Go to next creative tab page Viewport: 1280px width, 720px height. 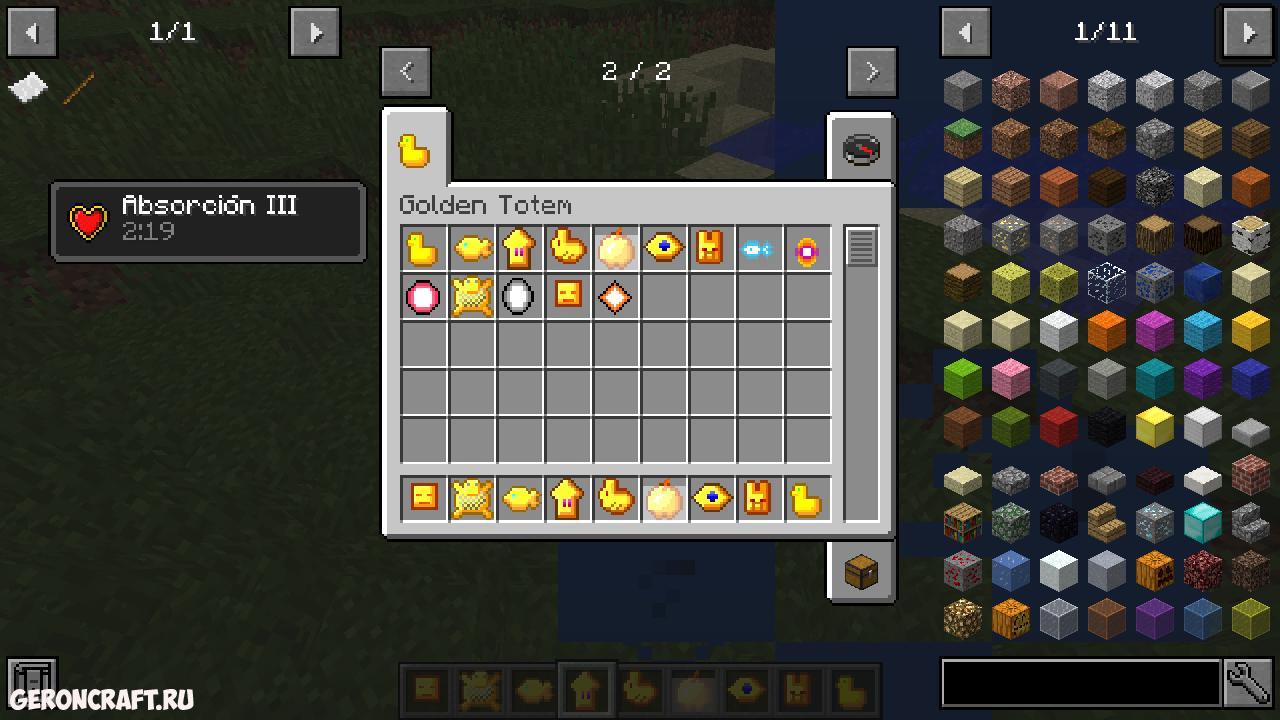pos(871,71)
